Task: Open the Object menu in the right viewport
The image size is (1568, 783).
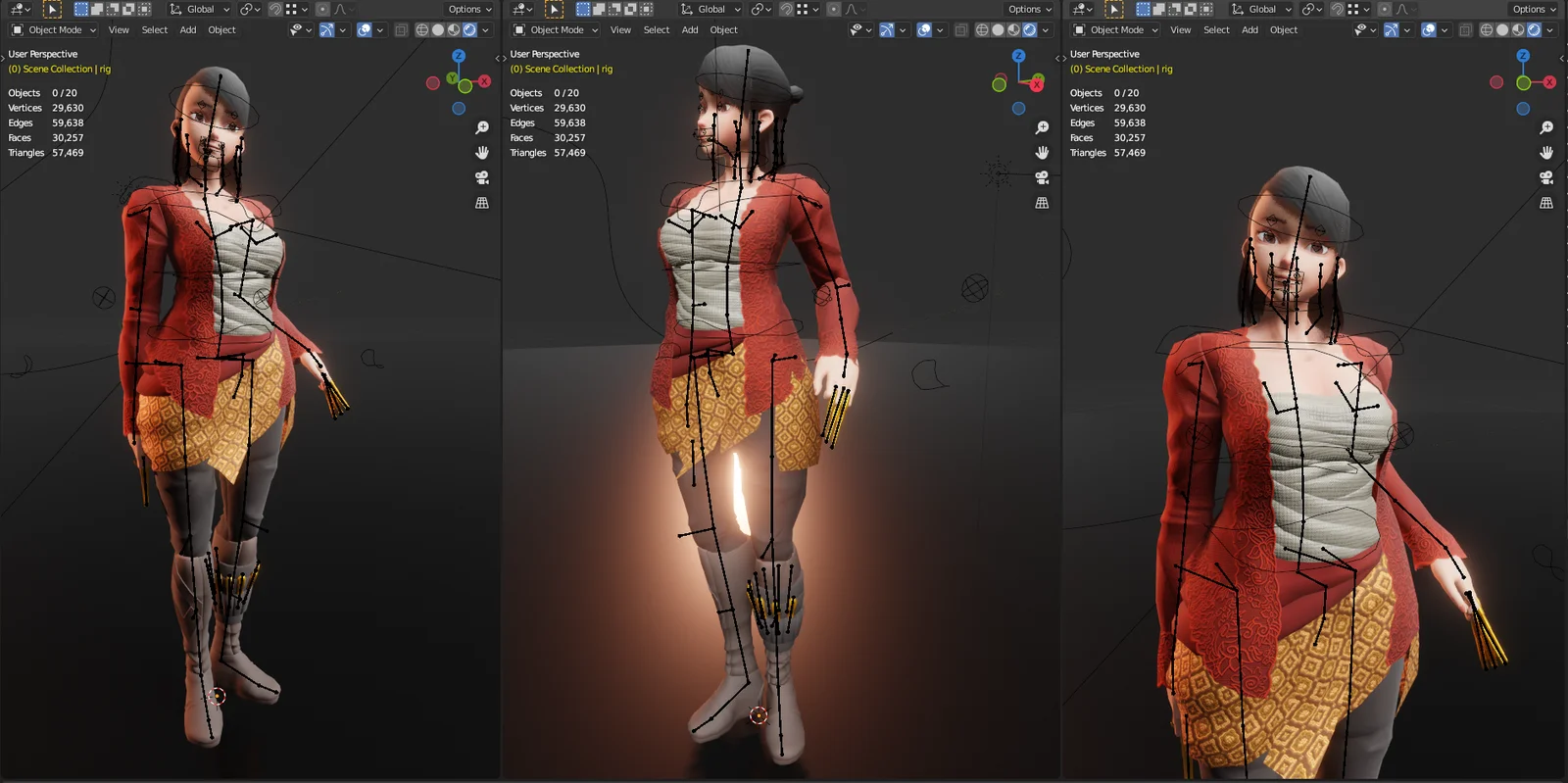Action: point(1283,29)
